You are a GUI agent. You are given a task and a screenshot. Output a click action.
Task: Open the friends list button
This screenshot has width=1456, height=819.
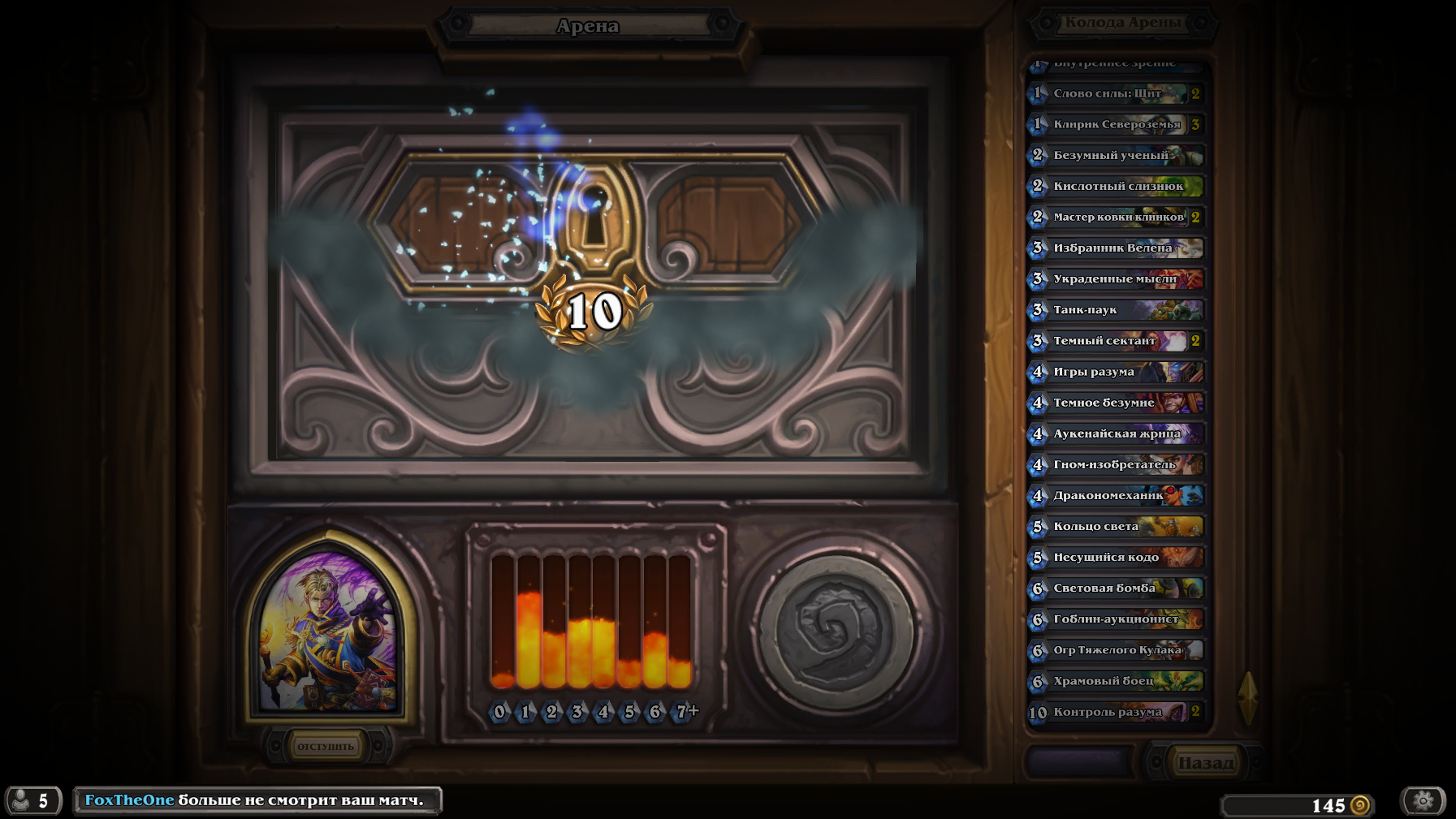(x=33, y=801)
